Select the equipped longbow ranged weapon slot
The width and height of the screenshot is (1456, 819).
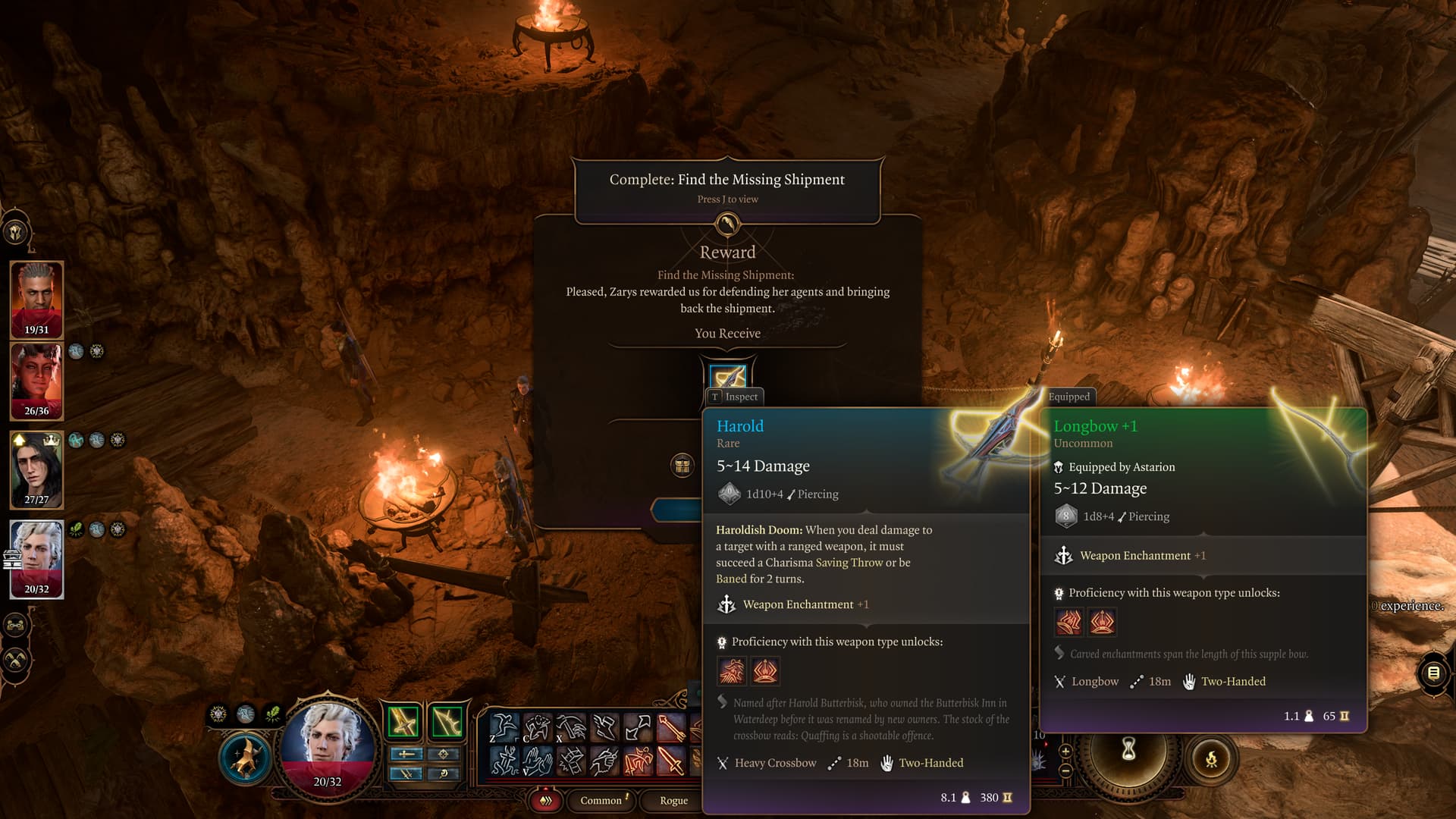[447, 721]
